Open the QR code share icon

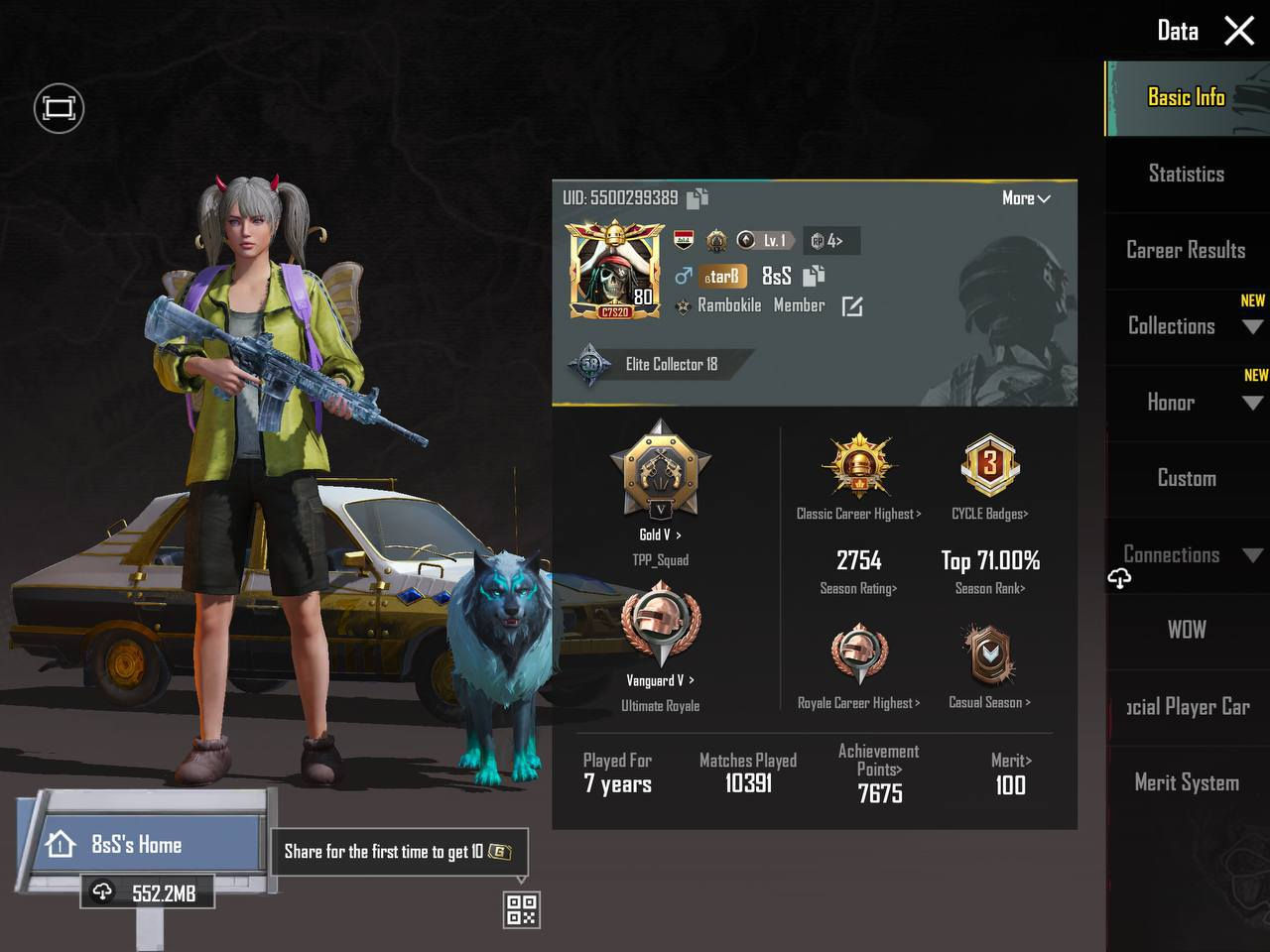[x=522, y=909]
